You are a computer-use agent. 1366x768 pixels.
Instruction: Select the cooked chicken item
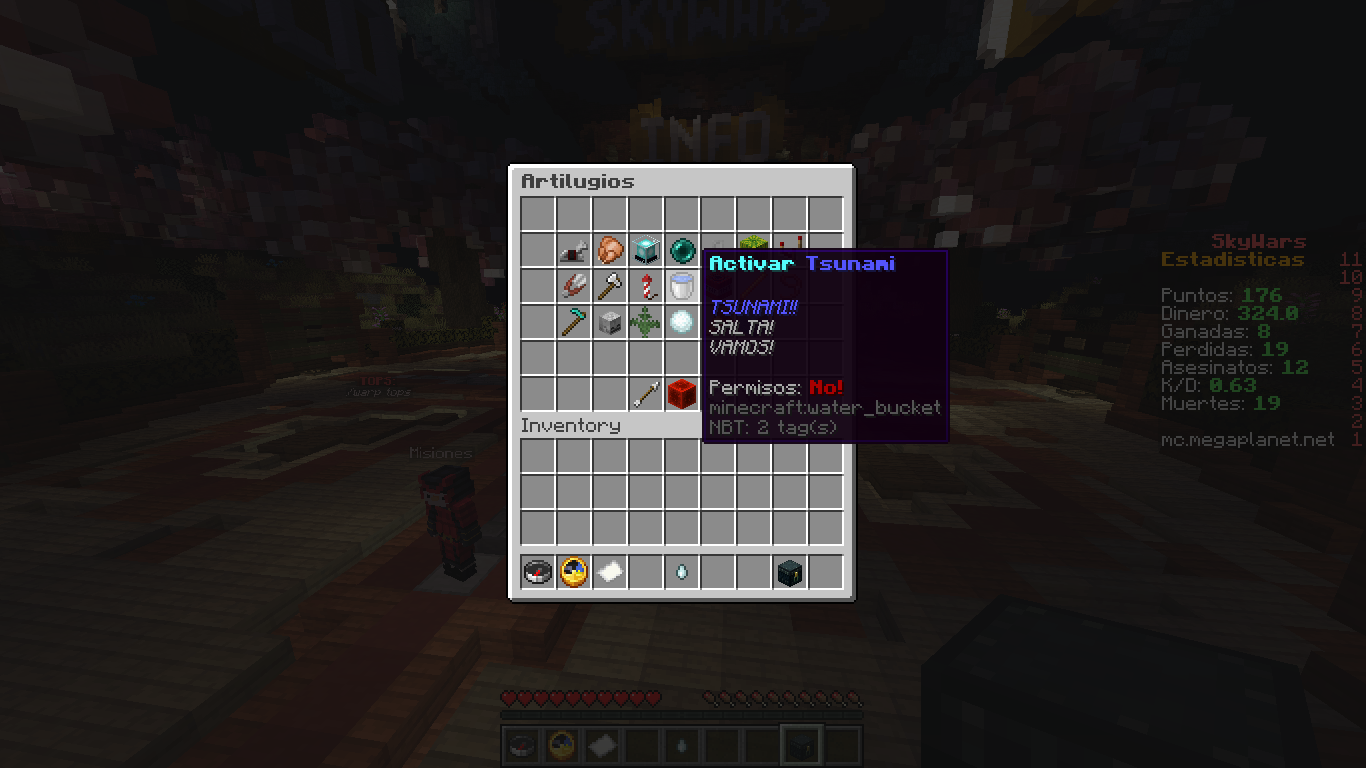610,250
